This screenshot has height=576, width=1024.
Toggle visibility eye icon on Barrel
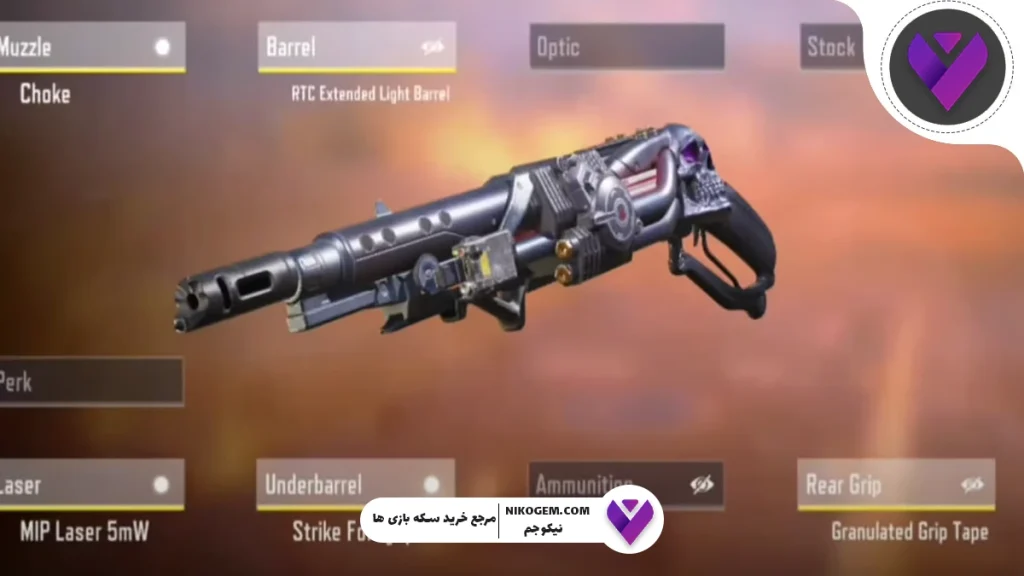point(433,47)
